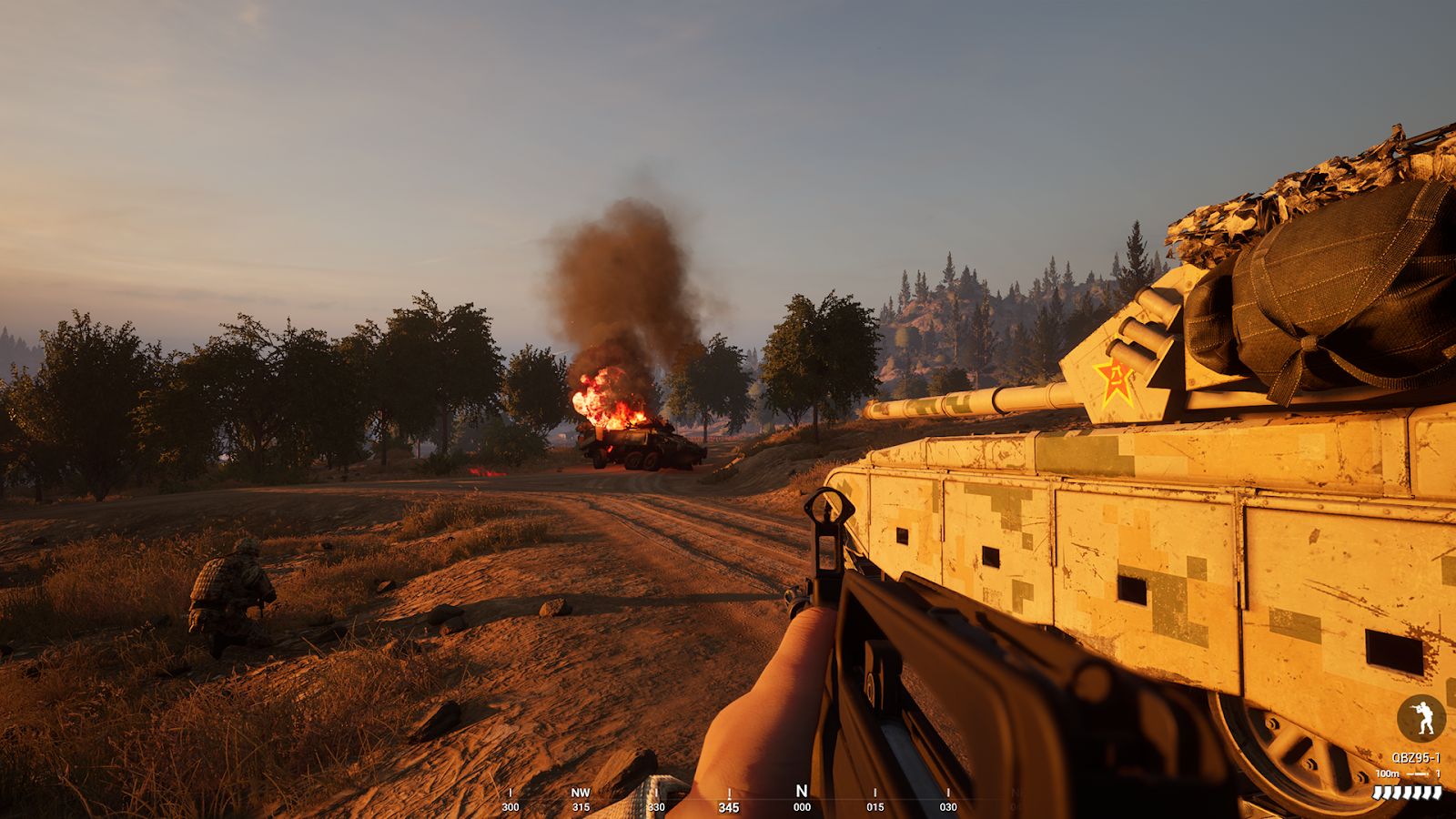Click the NW marker on the compass
Image resolution: width=1456 pixels, height=819 pixels.
pyautogui.click(x=581, y=794)
